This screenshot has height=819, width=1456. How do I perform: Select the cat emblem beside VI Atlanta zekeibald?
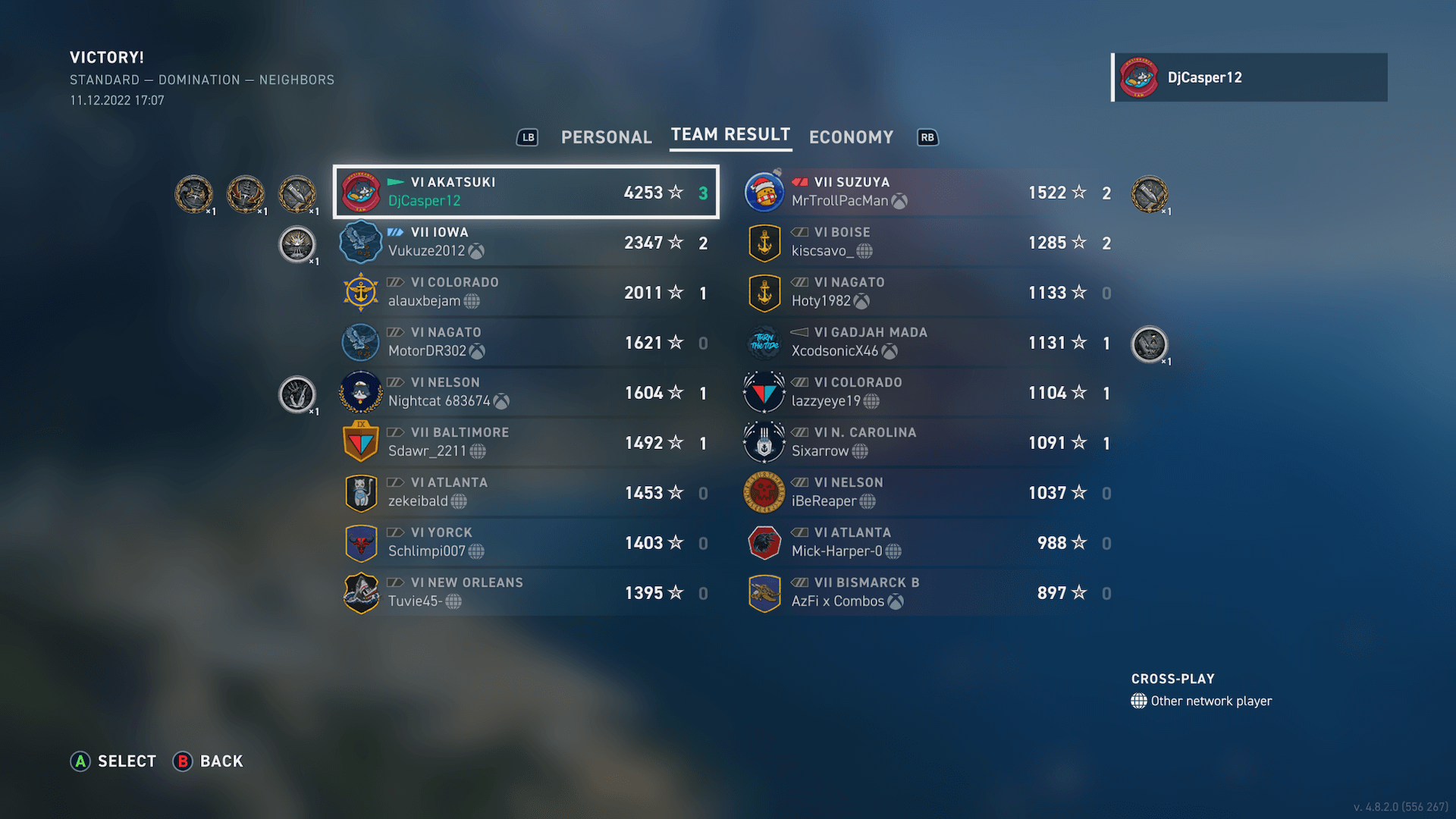coord(360,491)
